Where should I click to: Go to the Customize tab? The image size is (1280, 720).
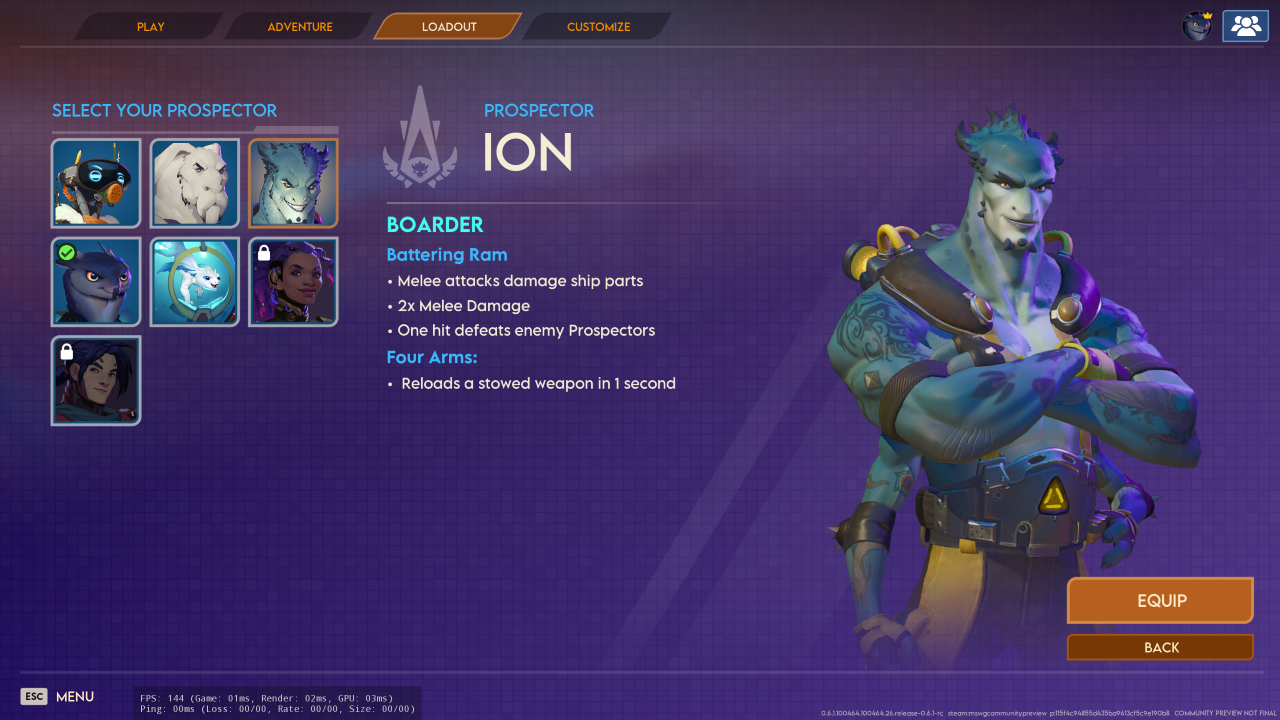[598, 27]
